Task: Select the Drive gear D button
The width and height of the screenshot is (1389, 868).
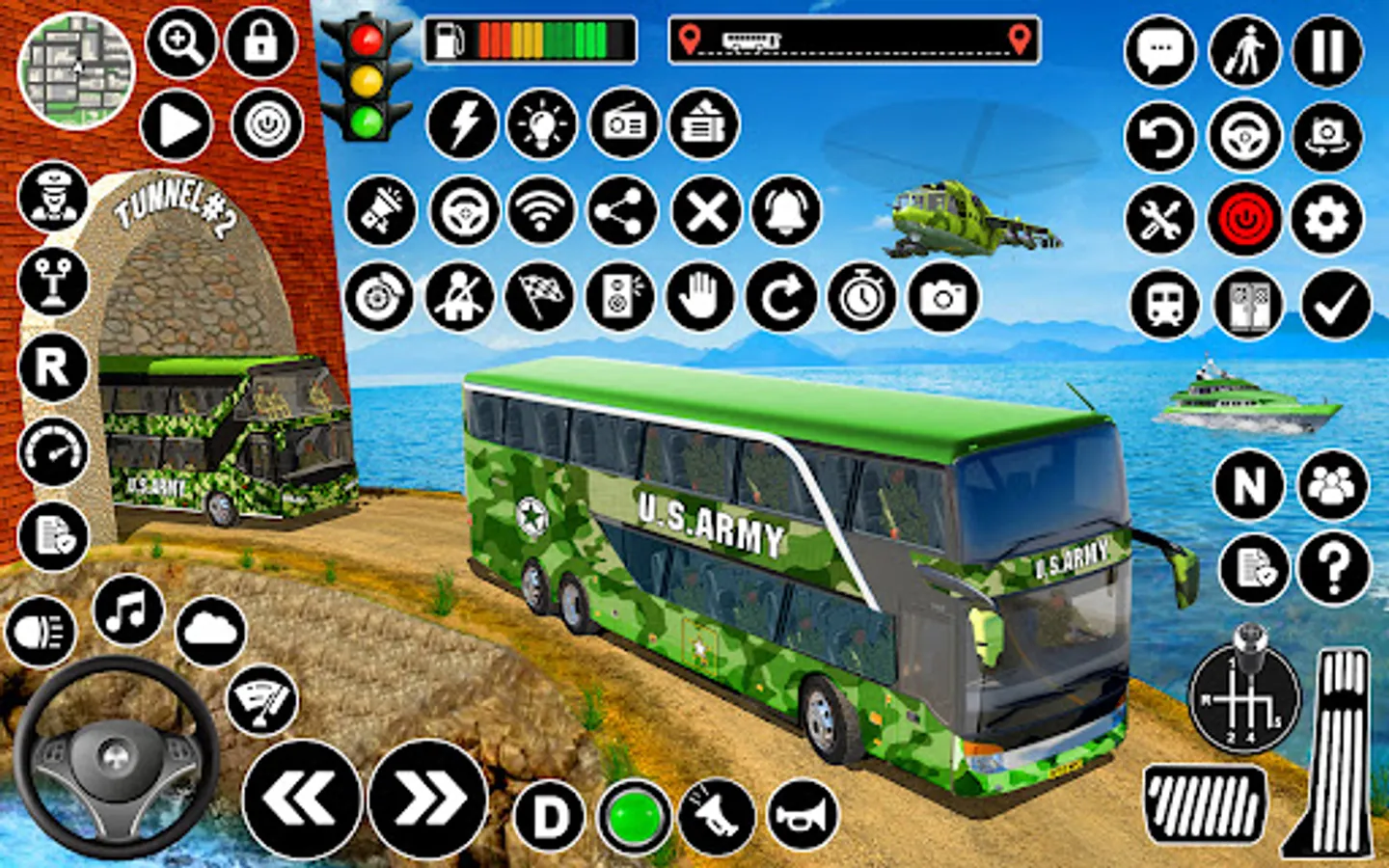Action: (550, 817)
